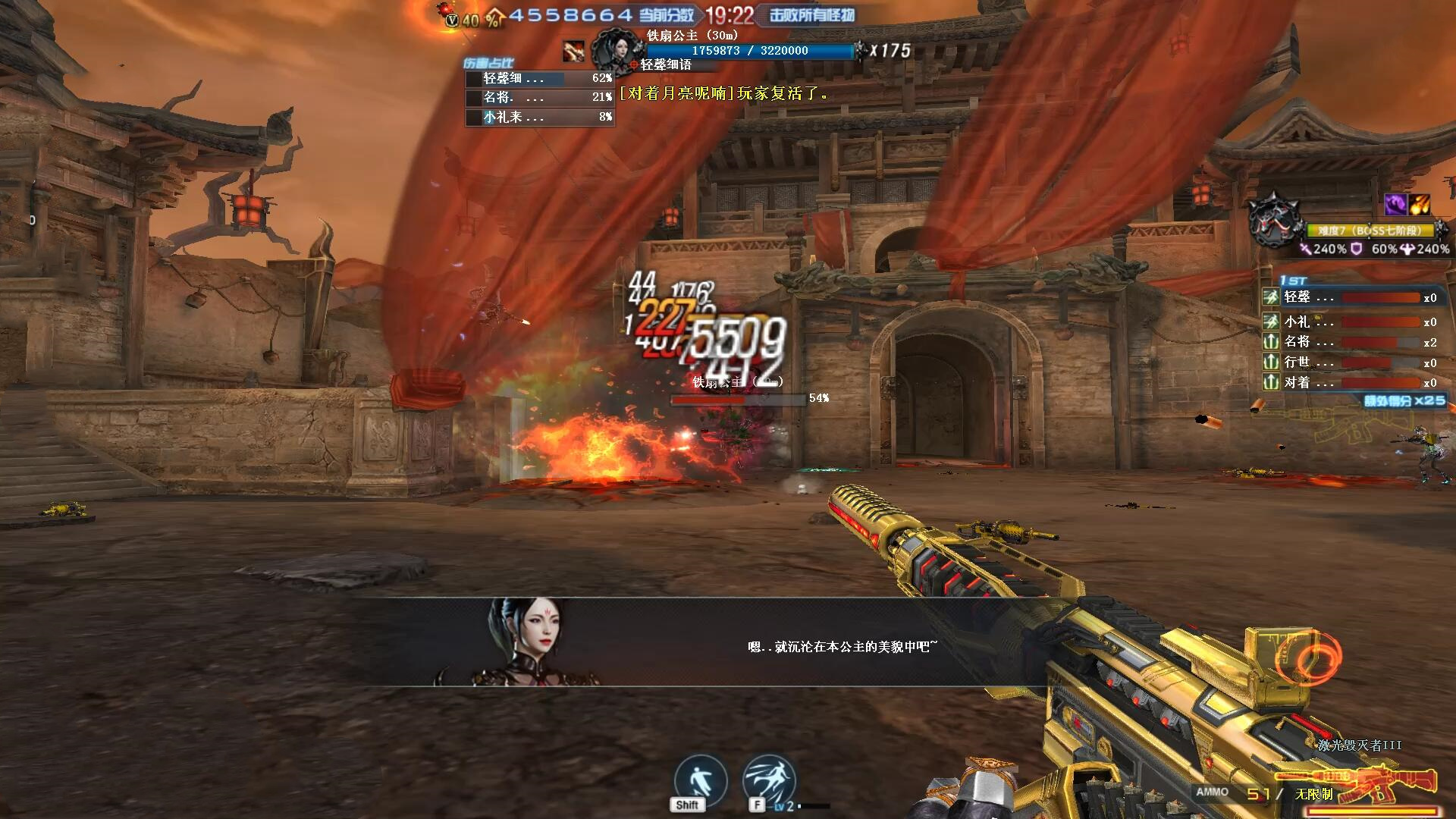Inspect the boss skill icon beside the portrait
The width and height of the screenshot is (1456, 819).
coord(573,51)
